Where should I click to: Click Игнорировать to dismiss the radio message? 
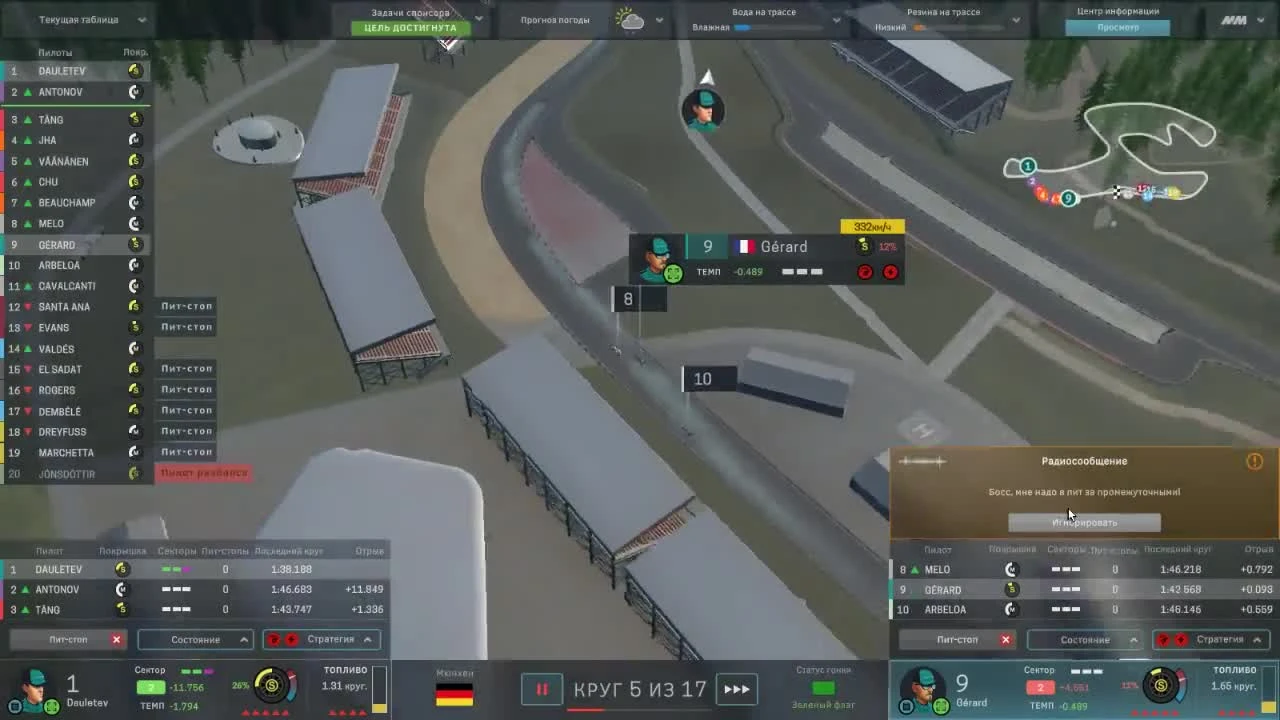coord(1086,521)
